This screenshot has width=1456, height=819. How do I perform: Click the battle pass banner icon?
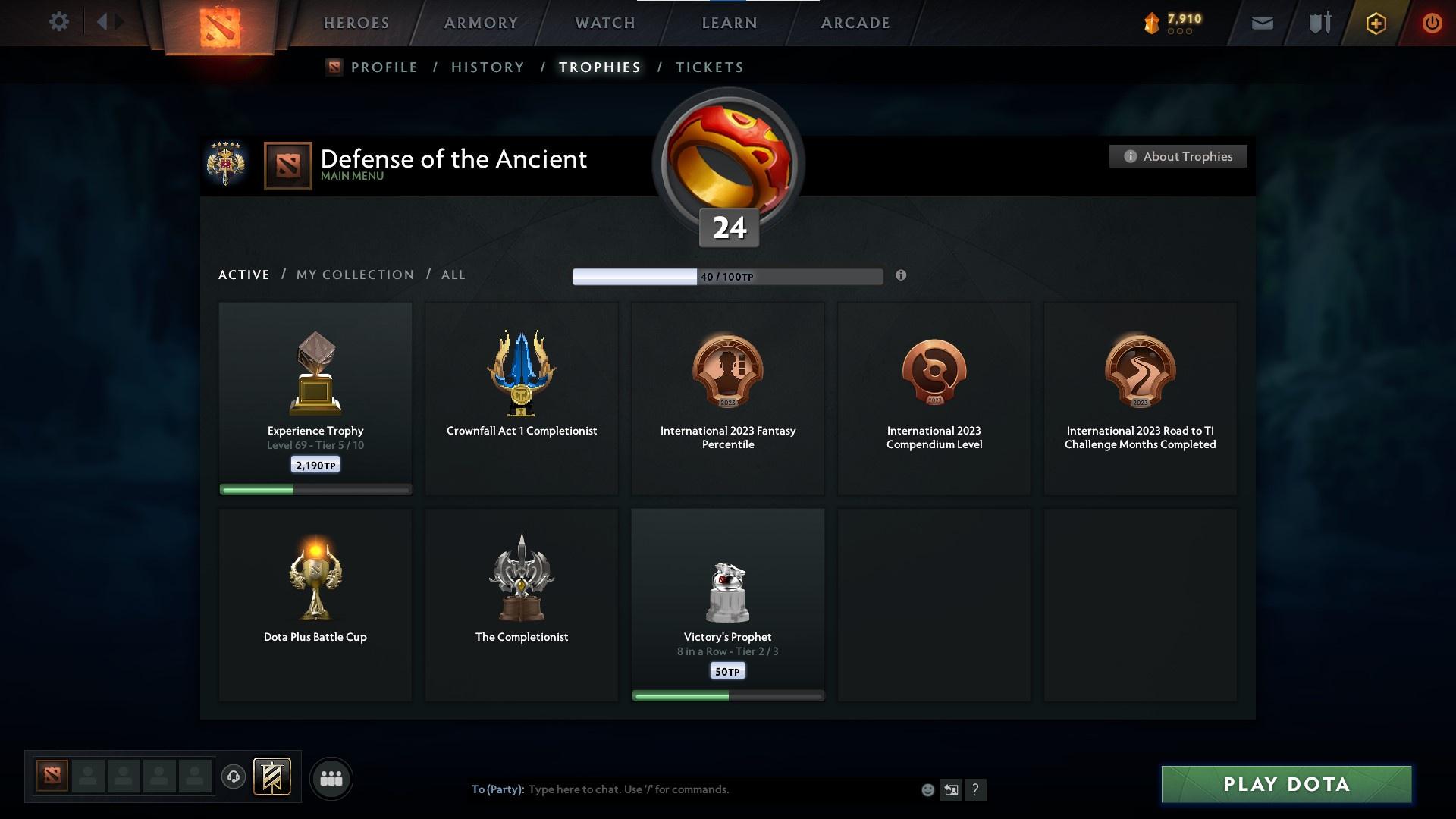tap(272, 778)
